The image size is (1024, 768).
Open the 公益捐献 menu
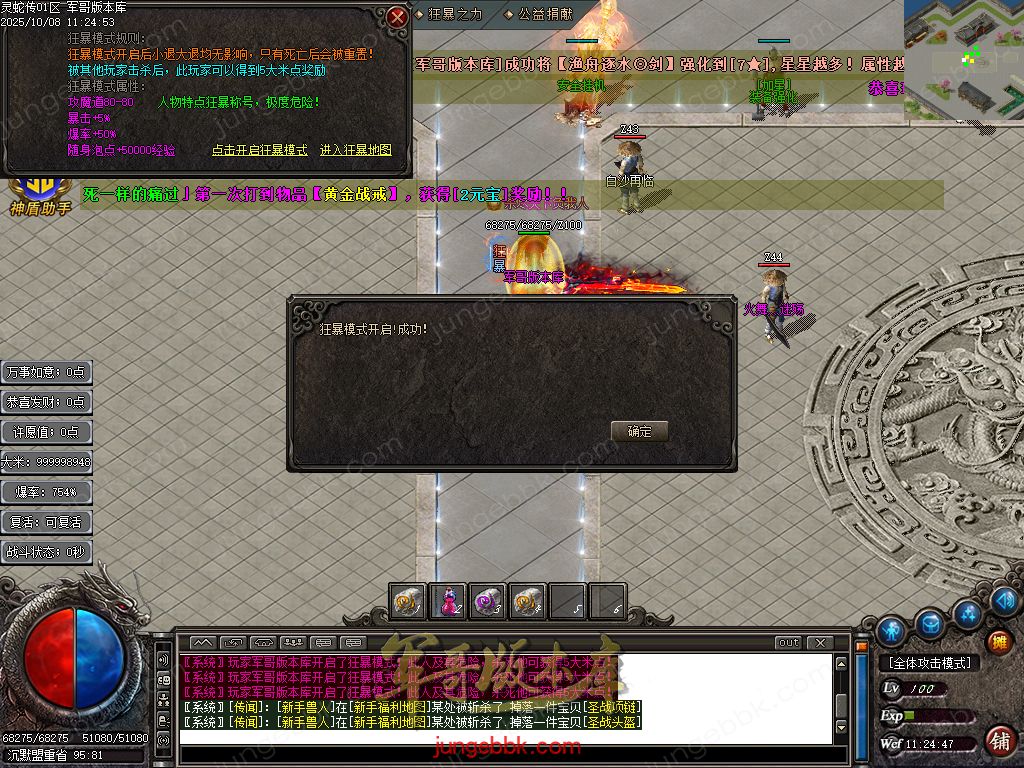[544, 14]
